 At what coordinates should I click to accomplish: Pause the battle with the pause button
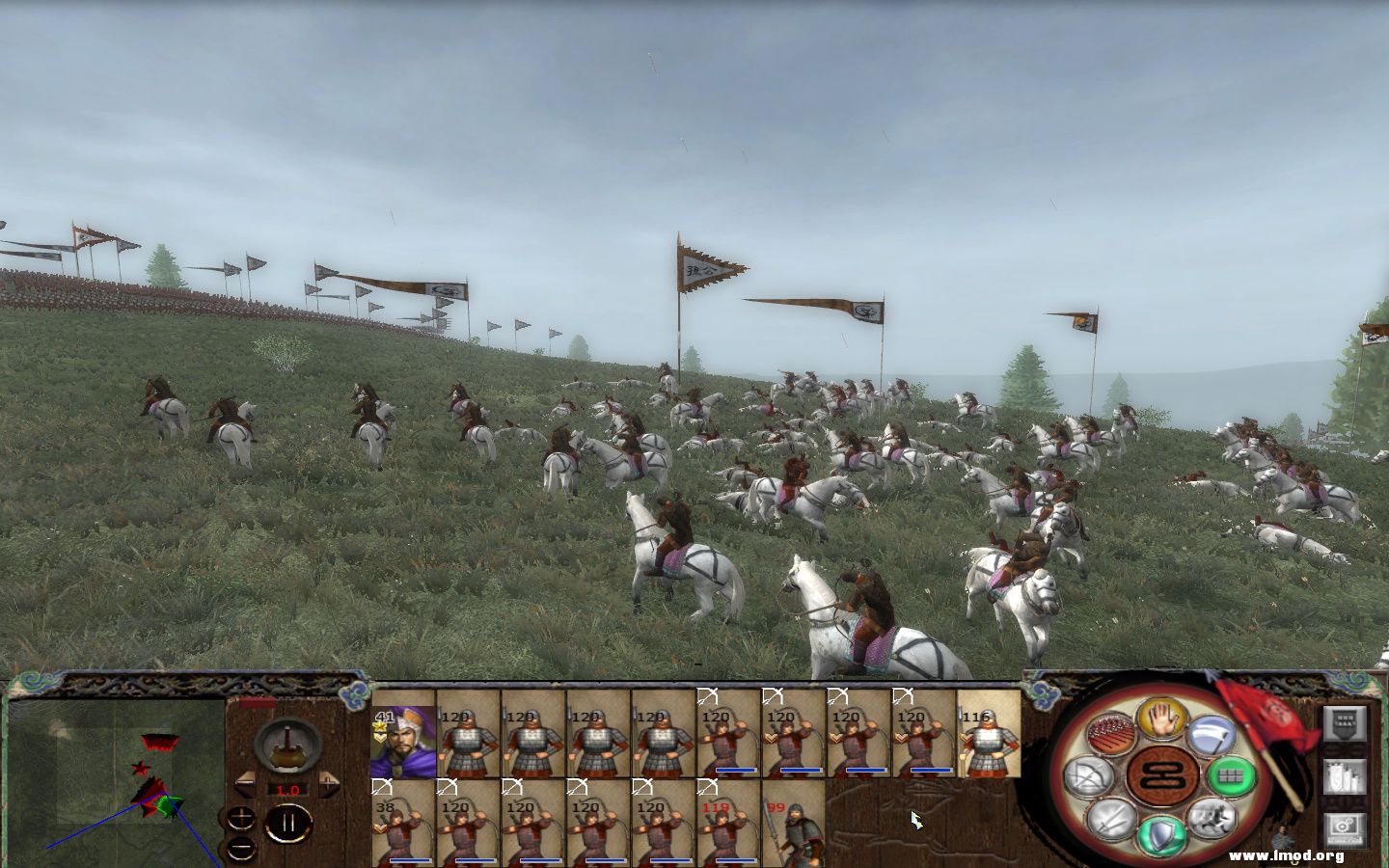pyautogui.click(x=288, y=821)
